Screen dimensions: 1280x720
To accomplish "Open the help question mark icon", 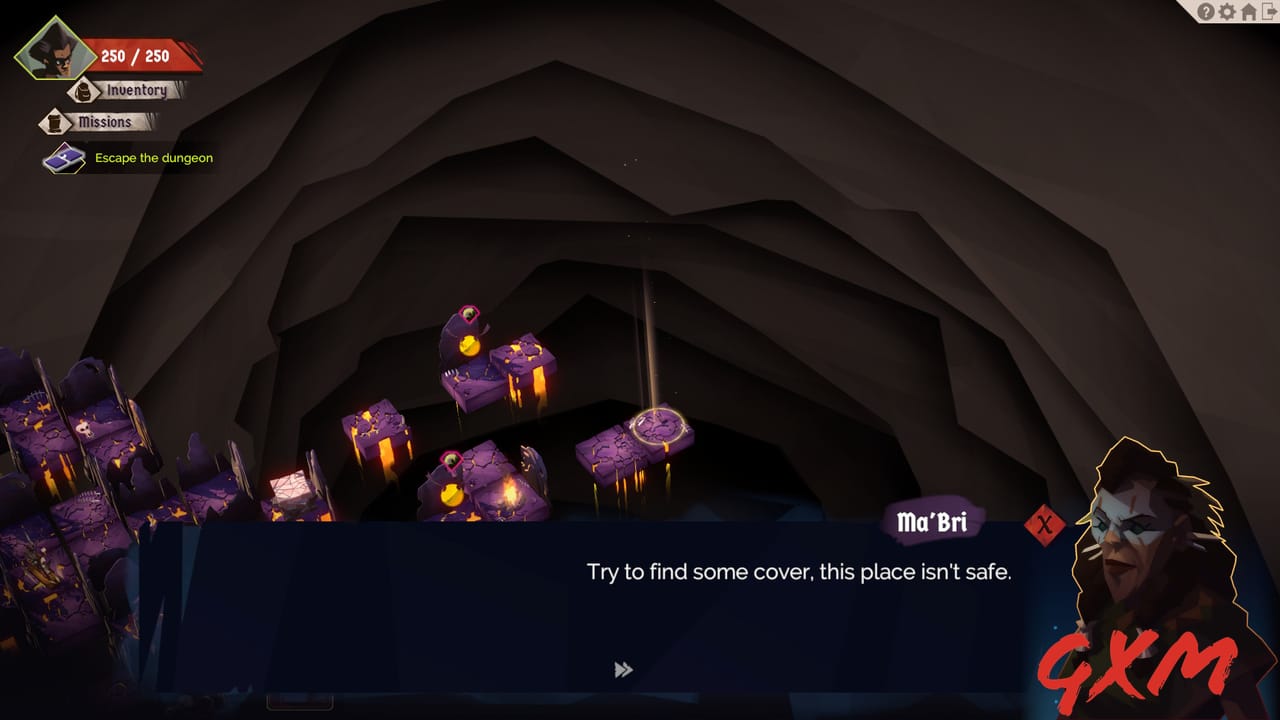I will click(x=1206, y=12).
